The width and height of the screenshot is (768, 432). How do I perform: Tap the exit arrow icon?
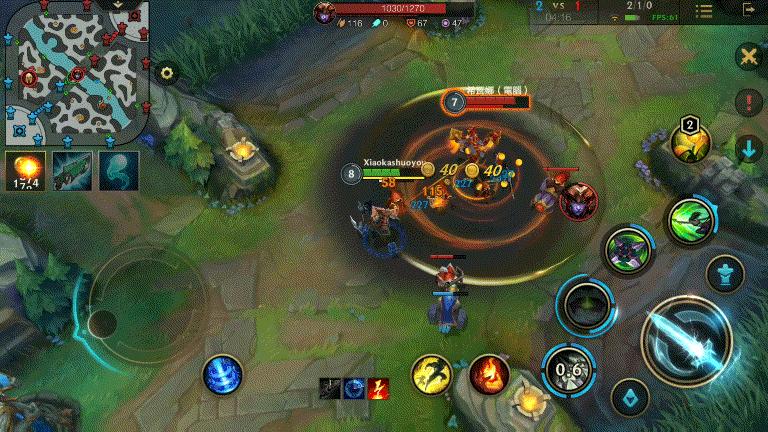(749, 11)
